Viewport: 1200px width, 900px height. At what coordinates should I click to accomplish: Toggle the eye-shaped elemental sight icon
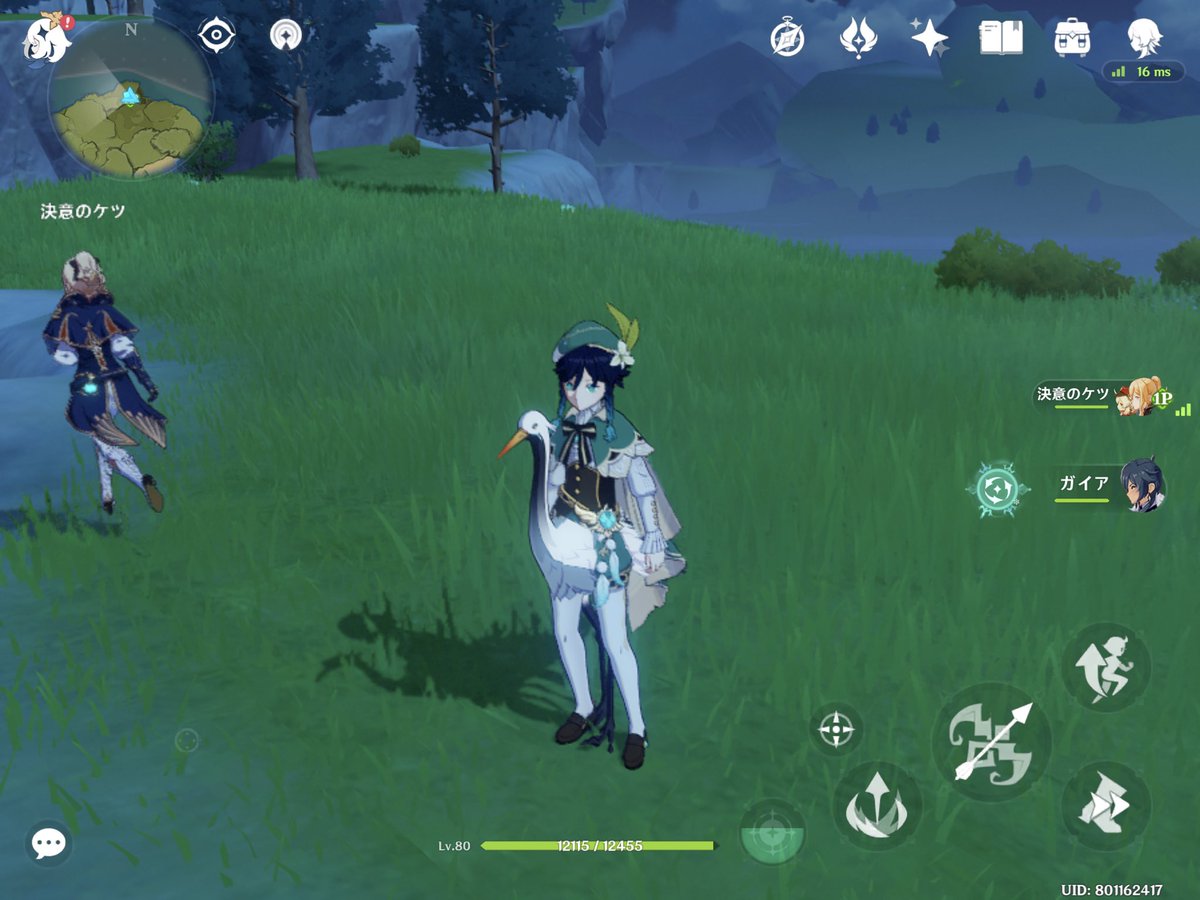(216, 36)
